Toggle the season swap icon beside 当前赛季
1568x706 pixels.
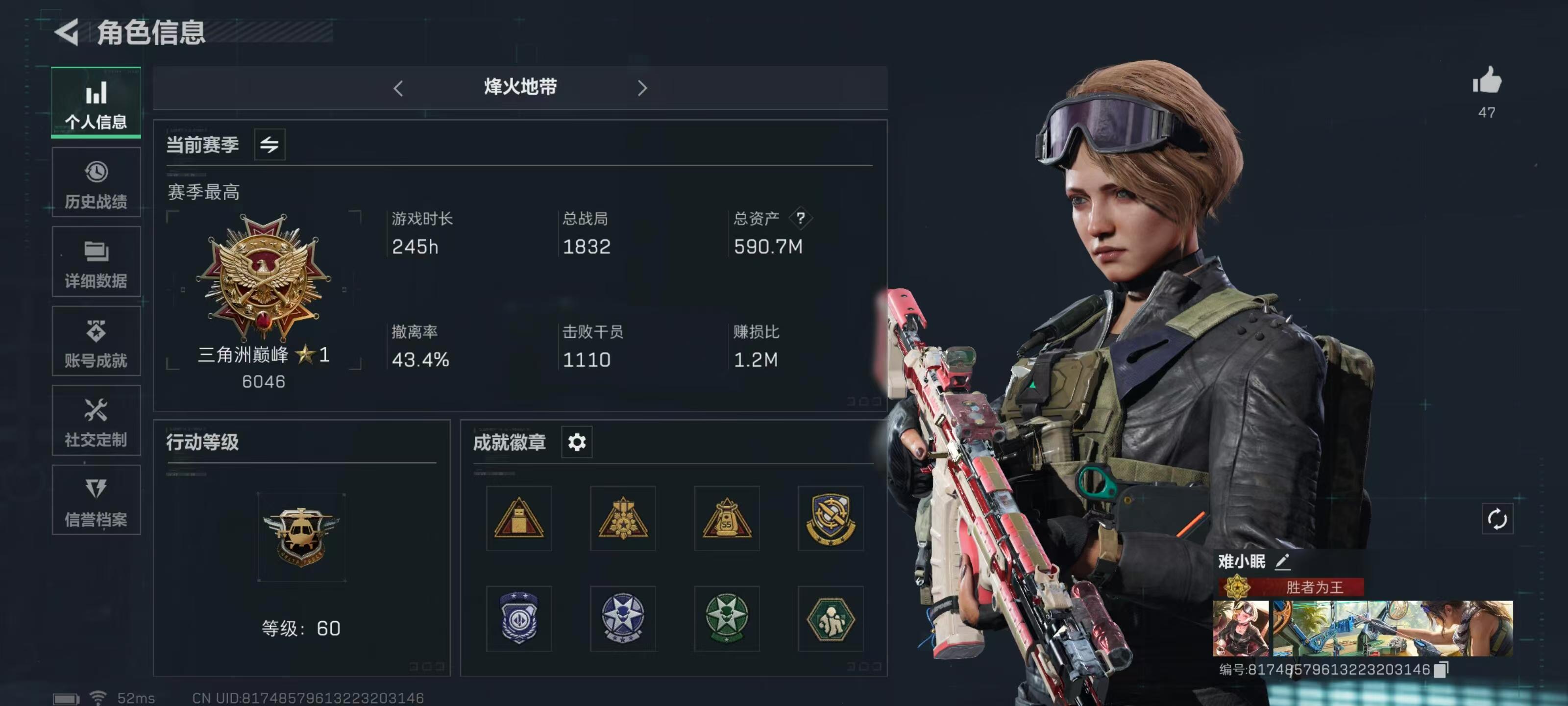(x=269, y=145)
